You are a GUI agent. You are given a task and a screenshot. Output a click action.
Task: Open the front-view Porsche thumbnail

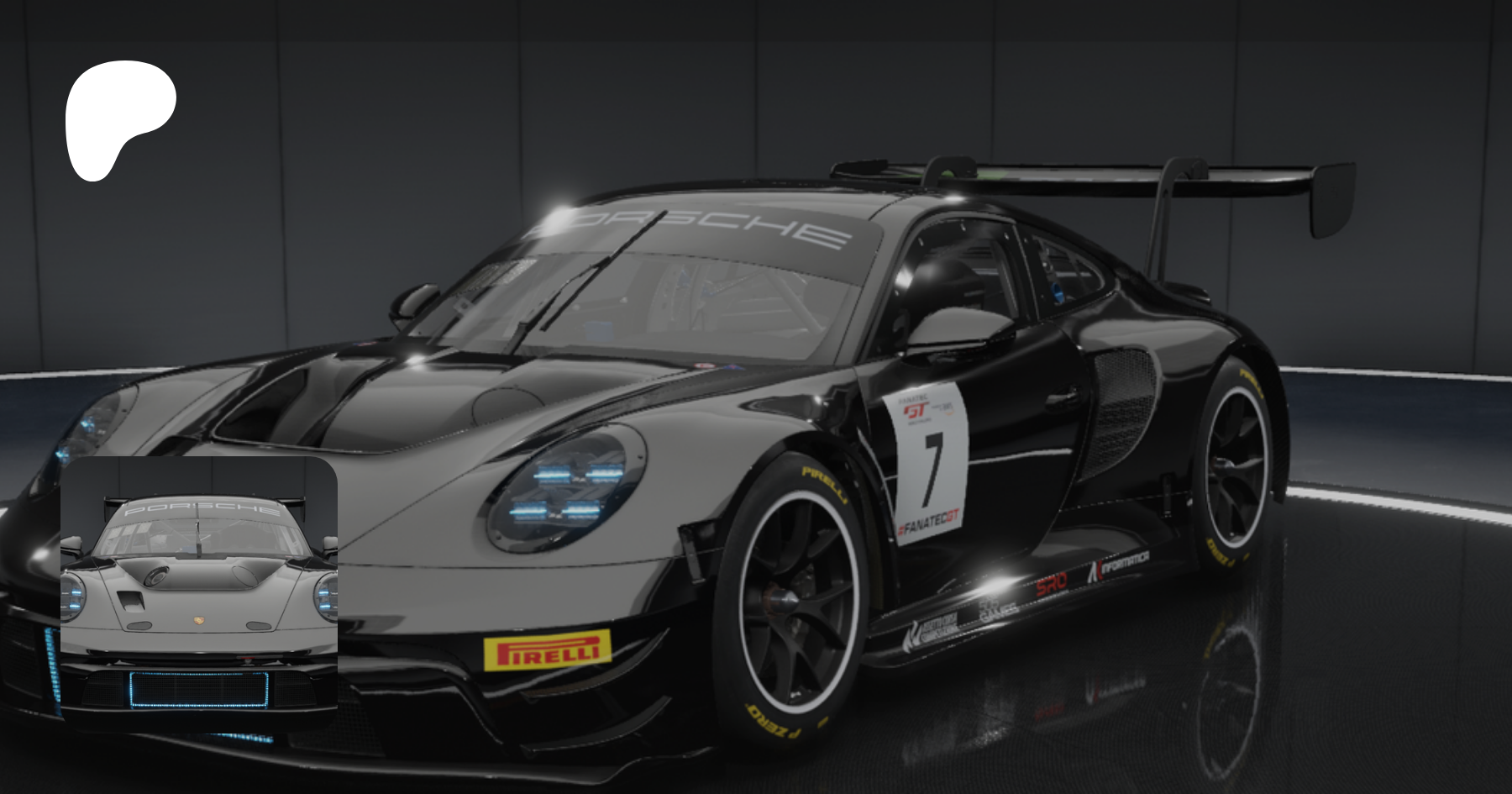199,593
